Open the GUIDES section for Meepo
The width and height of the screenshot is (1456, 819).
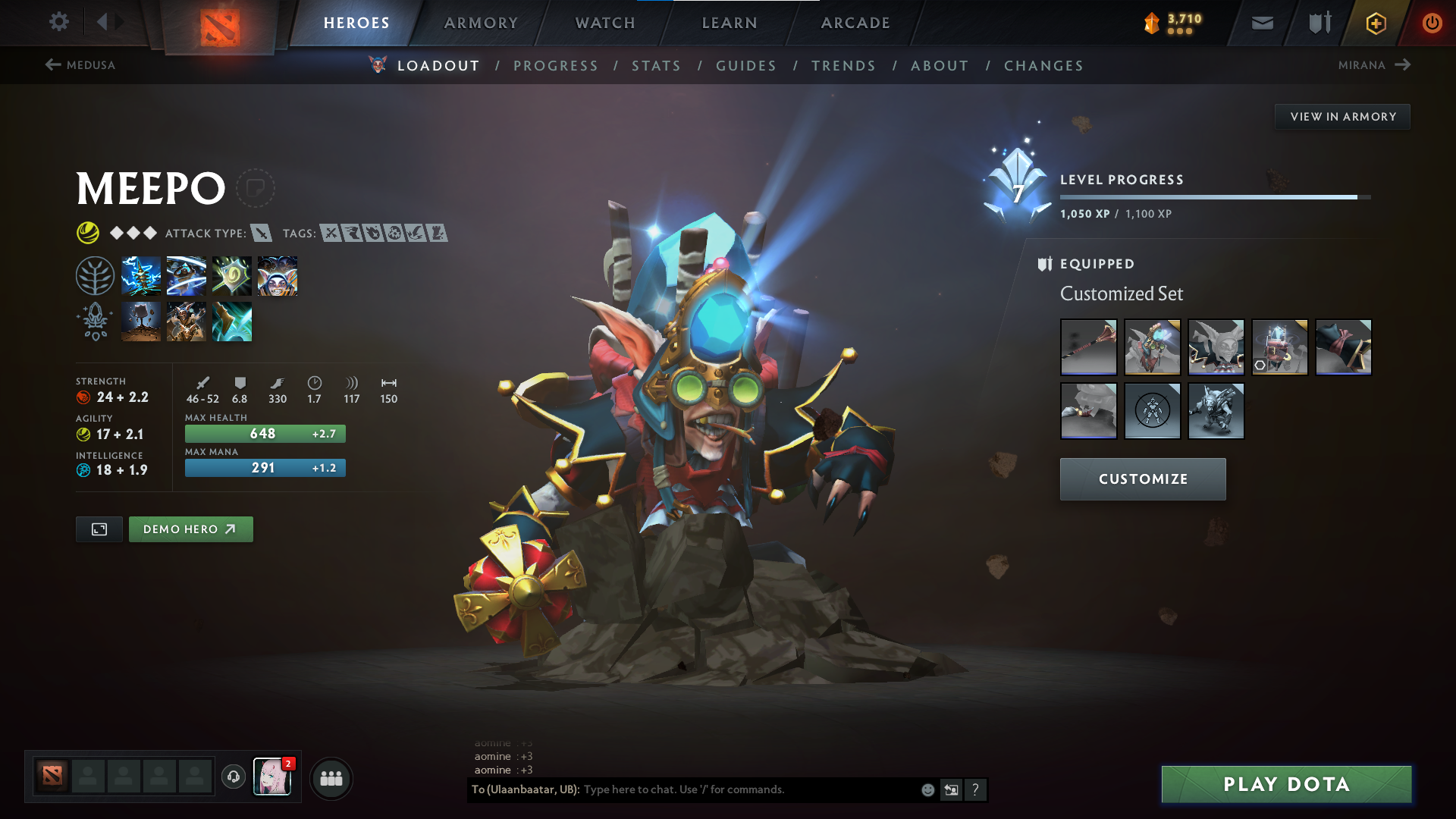745,66
